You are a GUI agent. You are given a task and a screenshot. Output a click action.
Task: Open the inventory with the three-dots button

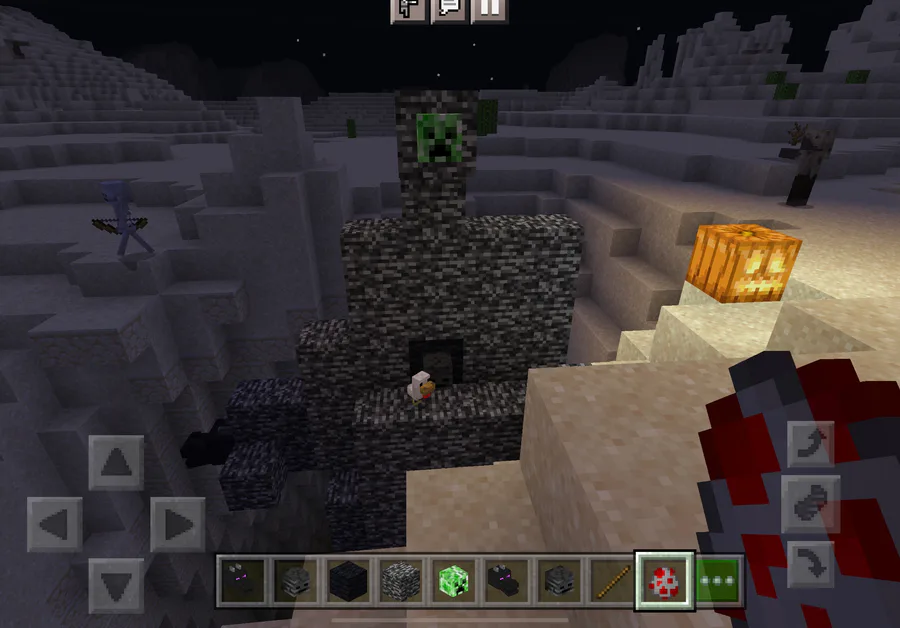pos(718,580)
